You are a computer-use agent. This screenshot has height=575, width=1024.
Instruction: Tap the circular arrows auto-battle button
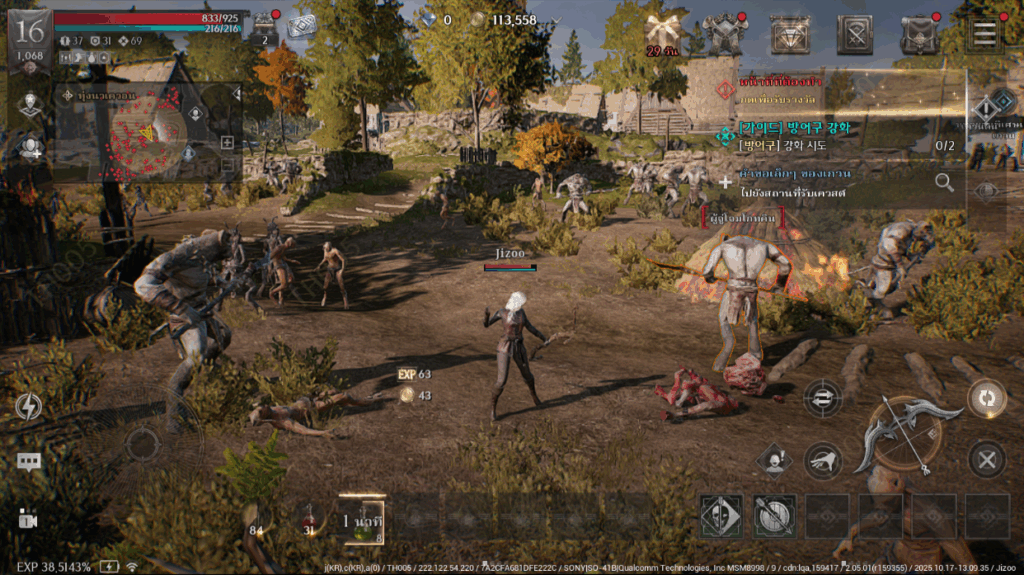click(987, 397)
